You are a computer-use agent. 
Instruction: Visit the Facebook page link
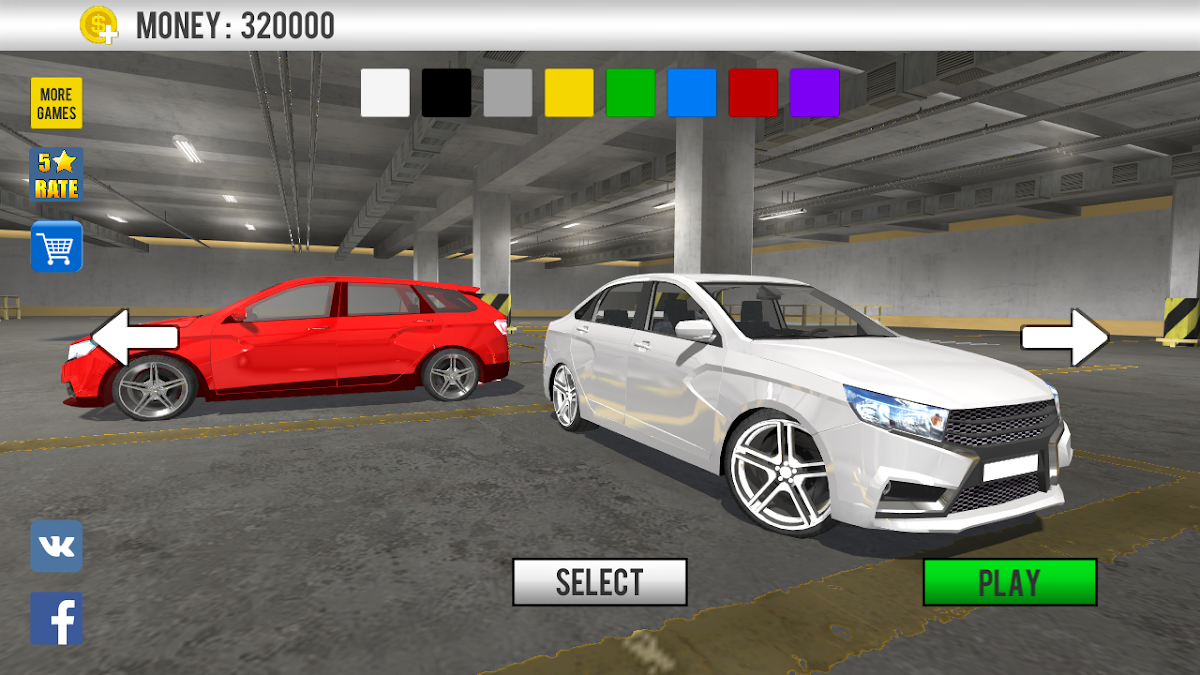coord(57,619)
